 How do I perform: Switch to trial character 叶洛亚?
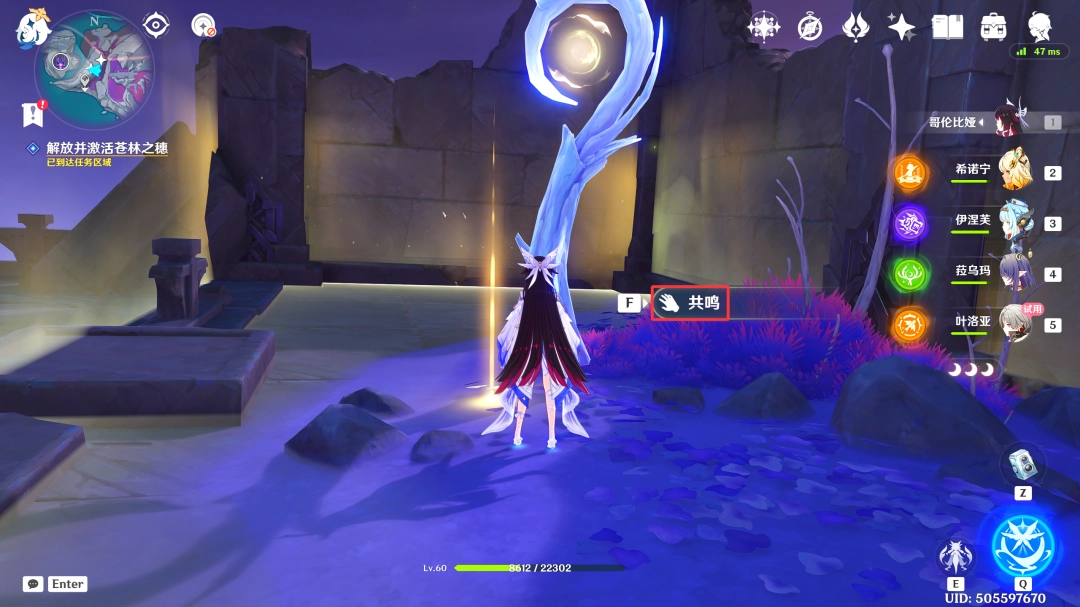tap(1016, 324)
